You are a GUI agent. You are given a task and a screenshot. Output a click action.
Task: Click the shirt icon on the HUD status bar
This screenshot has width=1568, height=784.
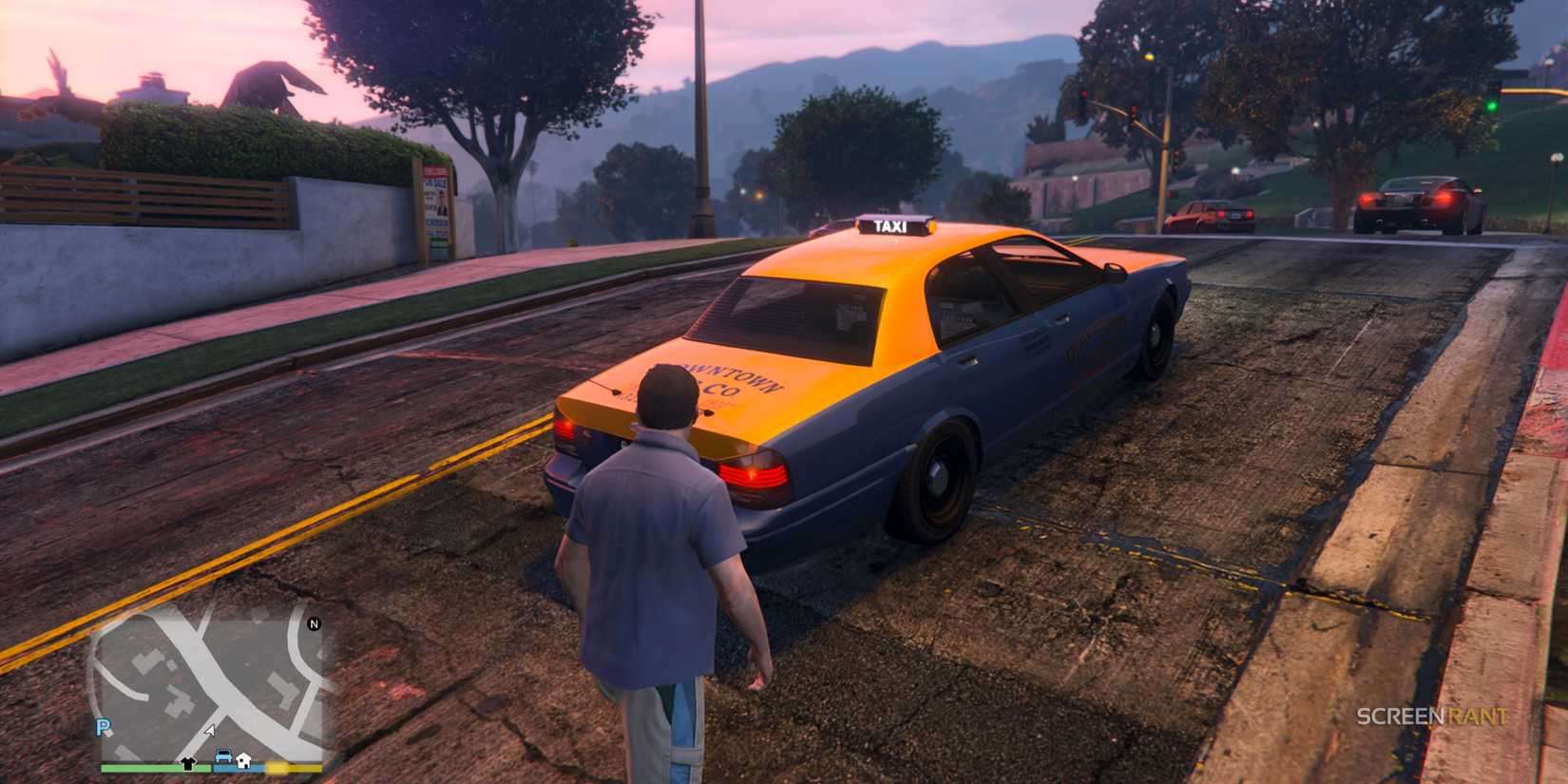click(x=187, y=762)
